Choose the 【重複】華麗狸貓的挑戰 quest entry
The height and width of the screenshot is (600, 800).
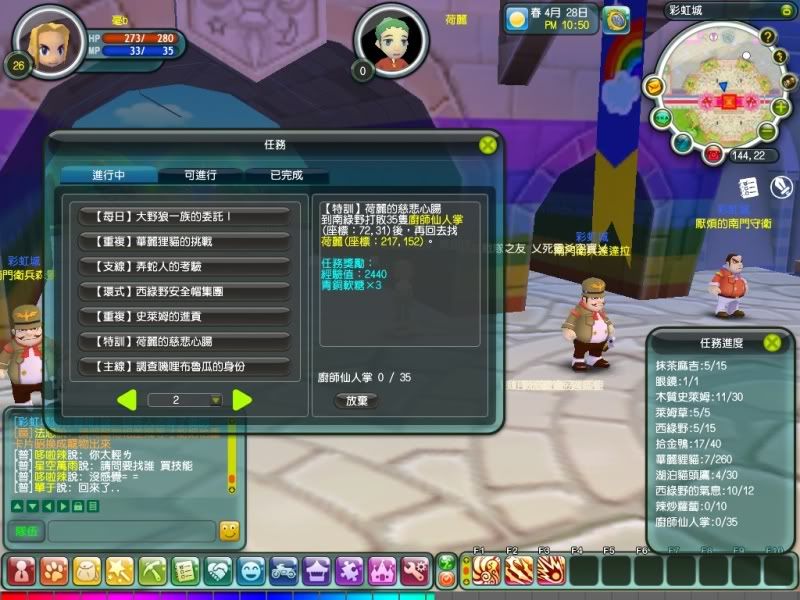click(x=184, y=241)
